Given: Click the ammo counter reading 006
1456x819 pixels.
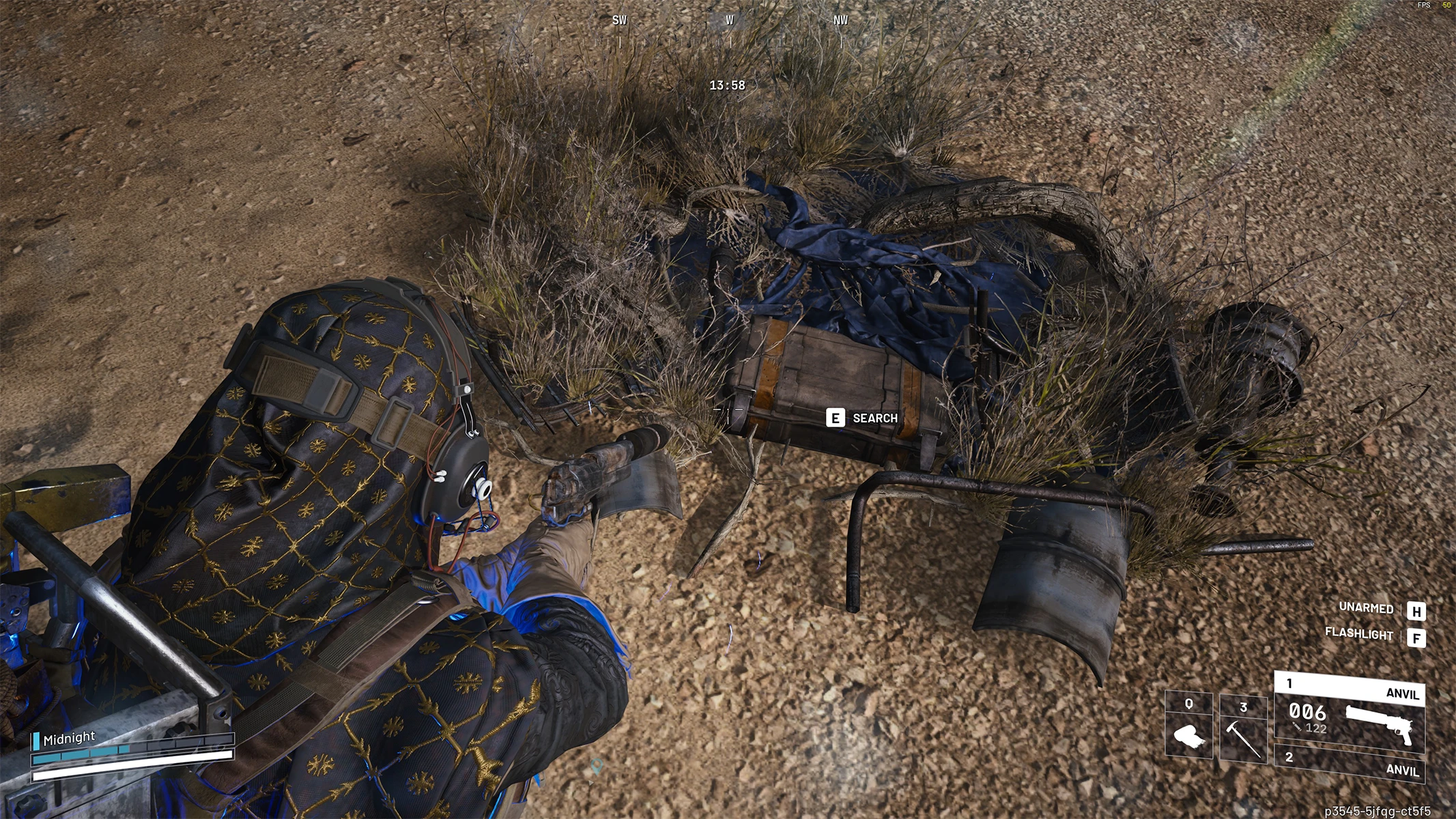Looking at the screenshot, I should click(x=1307, y=712).
